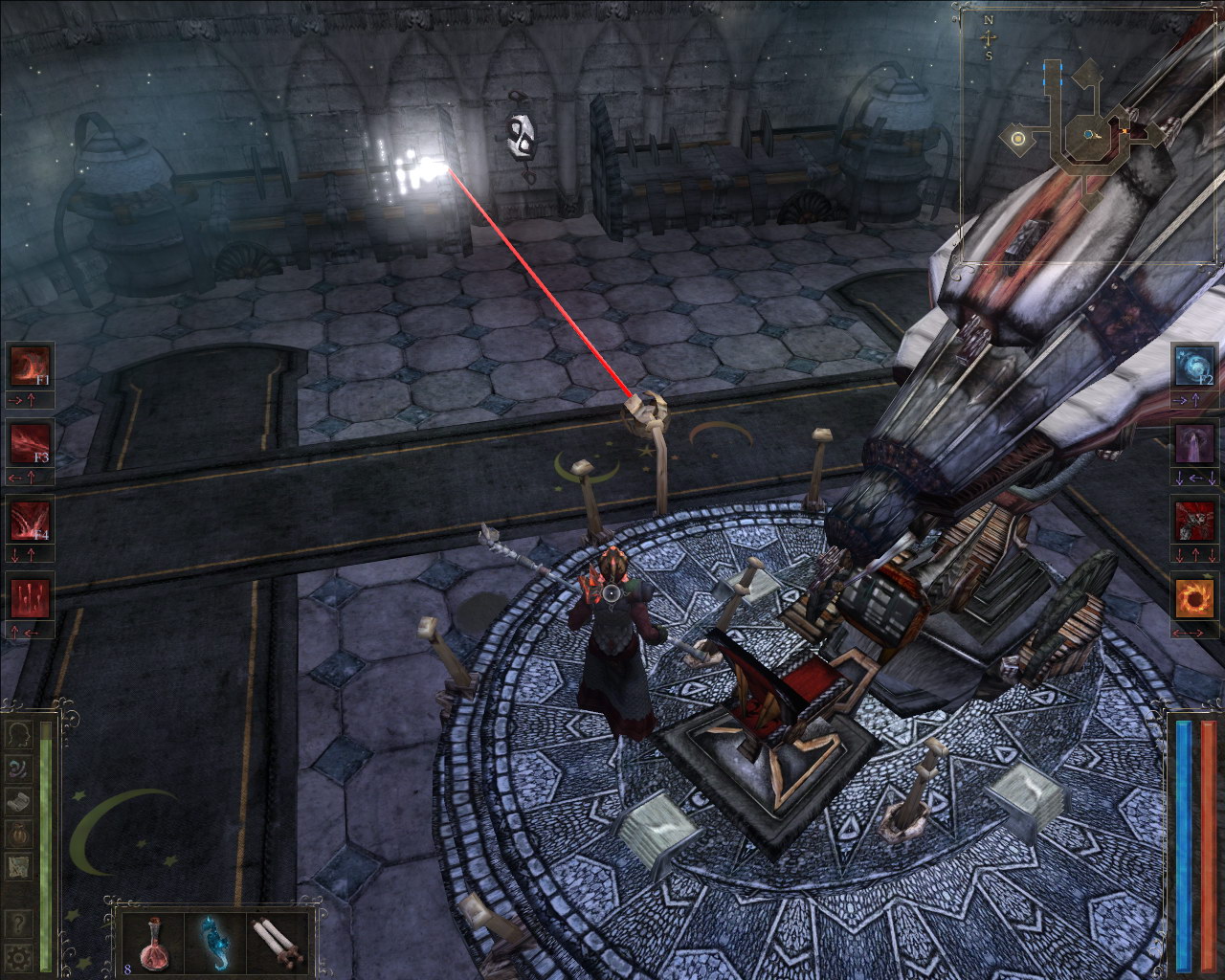Use the red spikes spell icon

click(30, 599)
